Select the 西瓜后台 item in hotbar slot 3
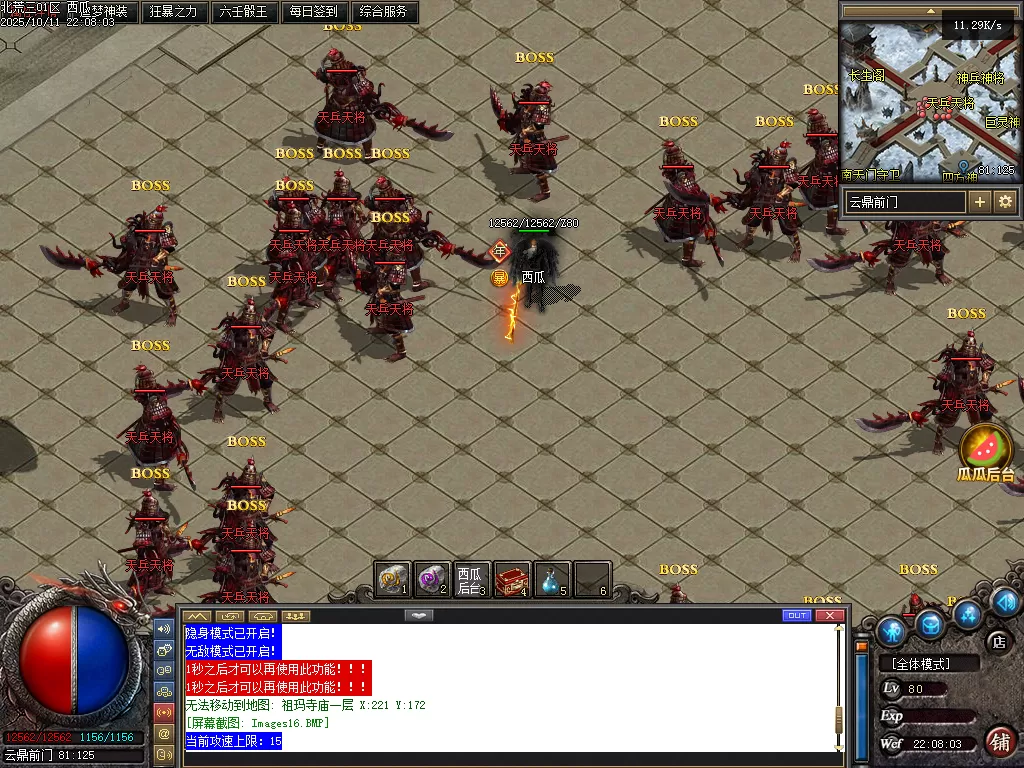Image resolution: width=1024 pixels, height=768 pixels. 470,579
